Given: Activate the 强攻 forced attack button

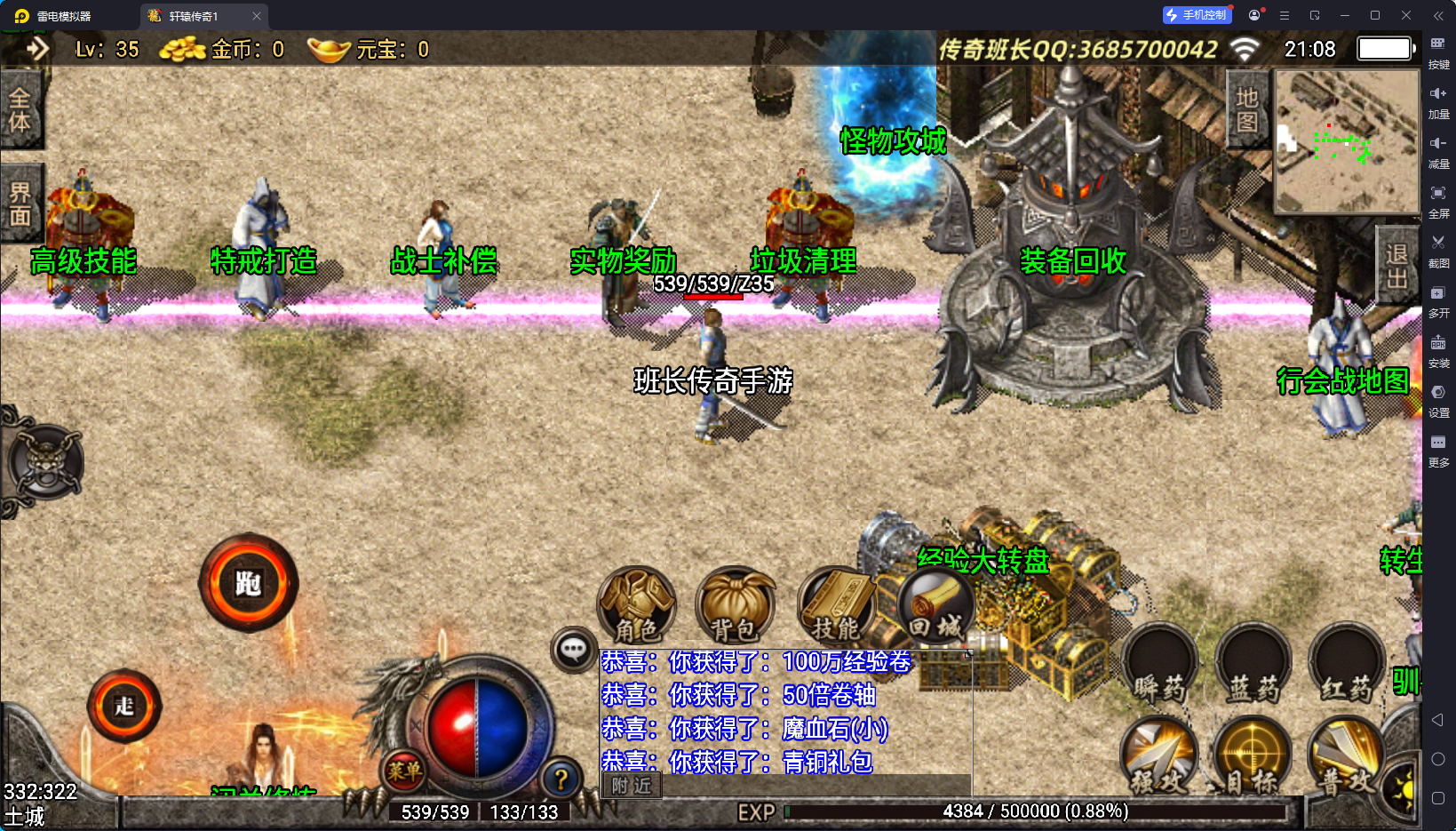Looking at the screenshot, I should 1159,756.
